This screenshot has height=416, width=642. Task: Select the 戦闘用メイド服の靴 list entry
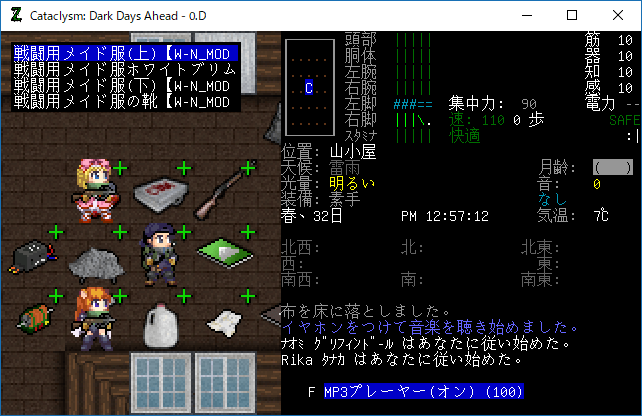tap(124, 101)
